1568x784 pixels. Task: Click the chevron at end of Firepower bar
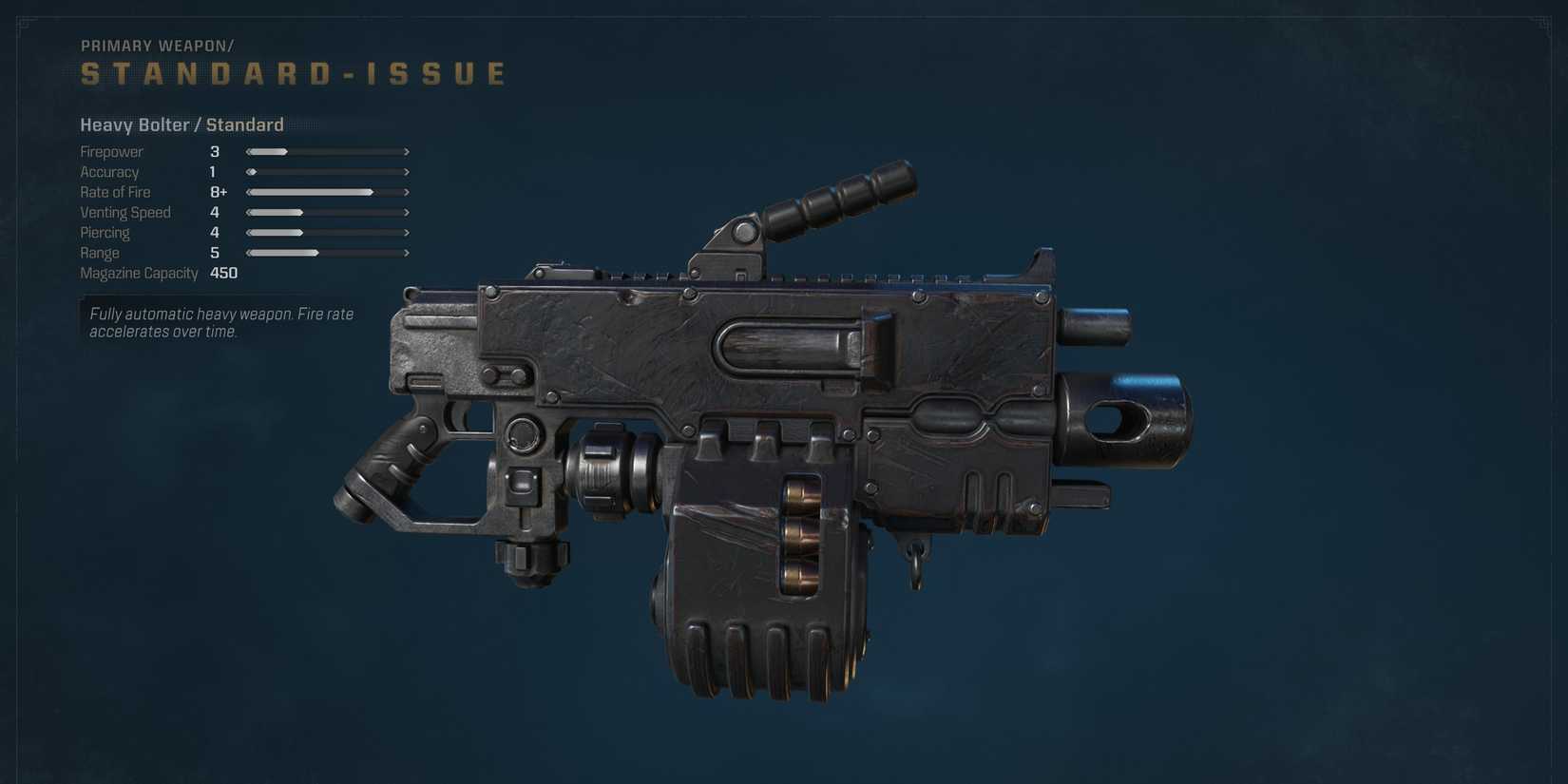tap(407, 151)
